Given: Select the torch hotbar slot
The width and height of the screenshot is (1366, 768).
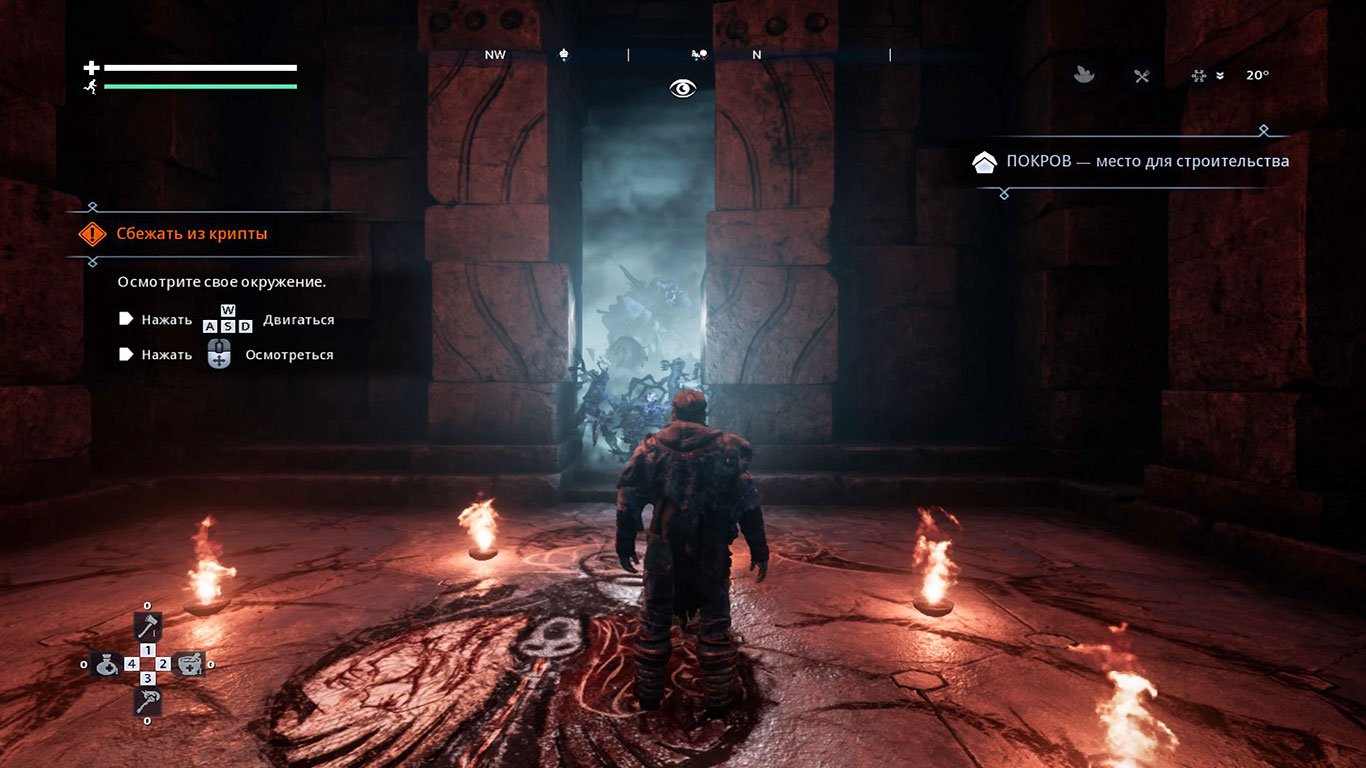Looking at the screenshot, I should 147,700.
